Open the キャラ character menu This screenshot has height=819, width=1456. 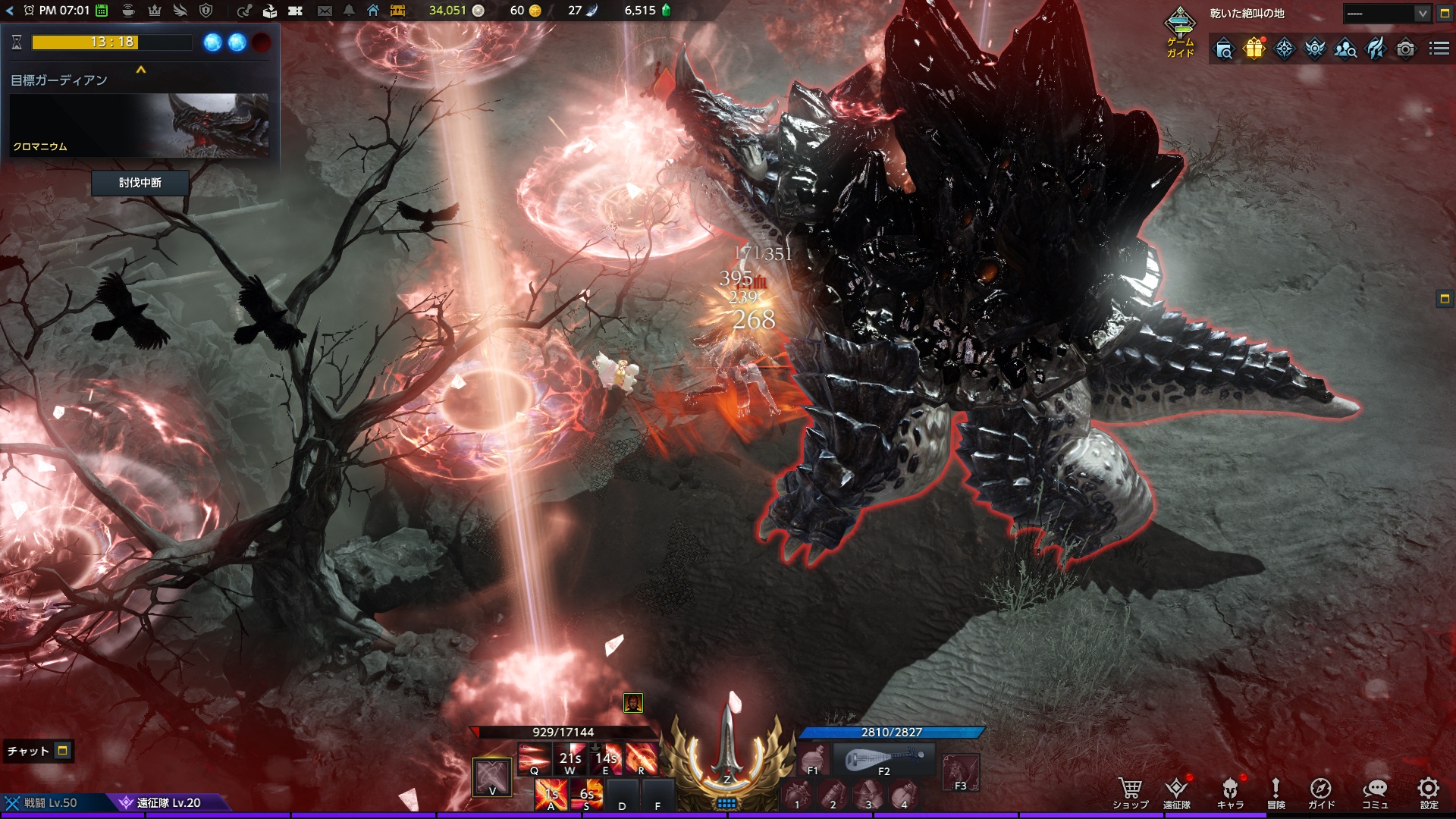[1230, 792]
